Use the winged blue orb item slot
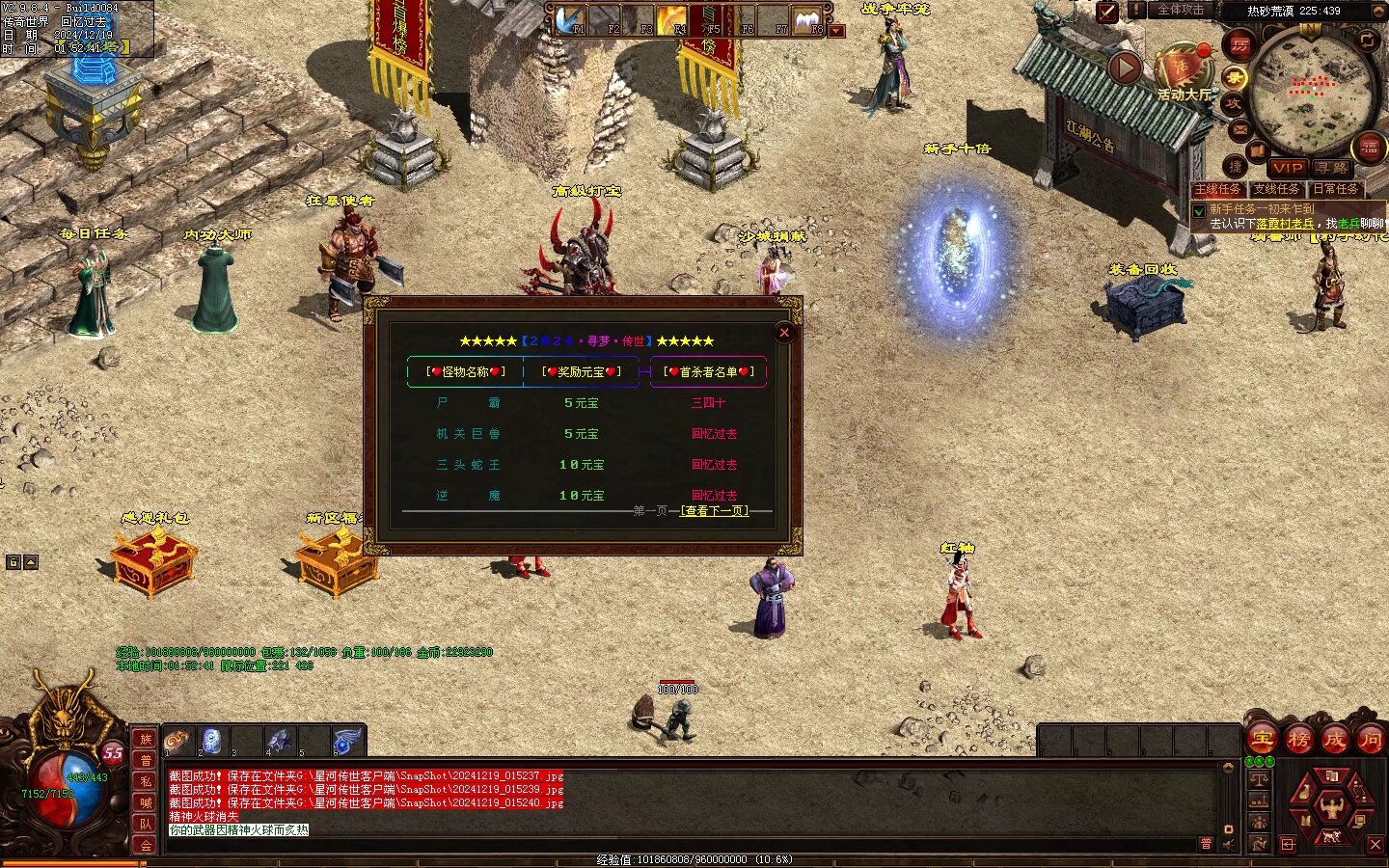 pyautogui.click(x=345, y=741)
